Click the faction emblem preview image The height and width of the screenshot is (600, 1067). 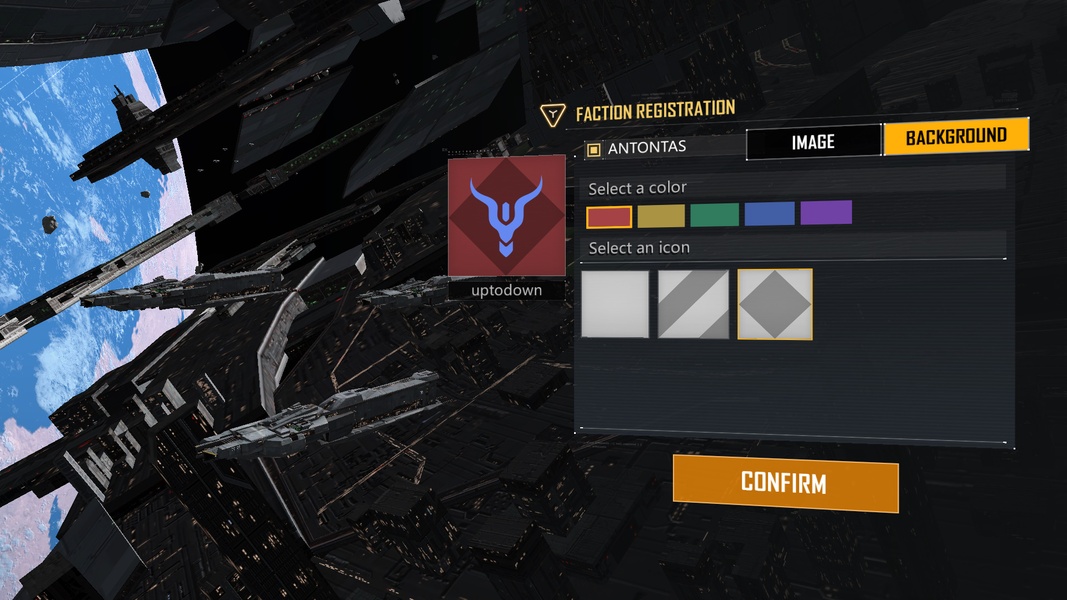point(507,216)
